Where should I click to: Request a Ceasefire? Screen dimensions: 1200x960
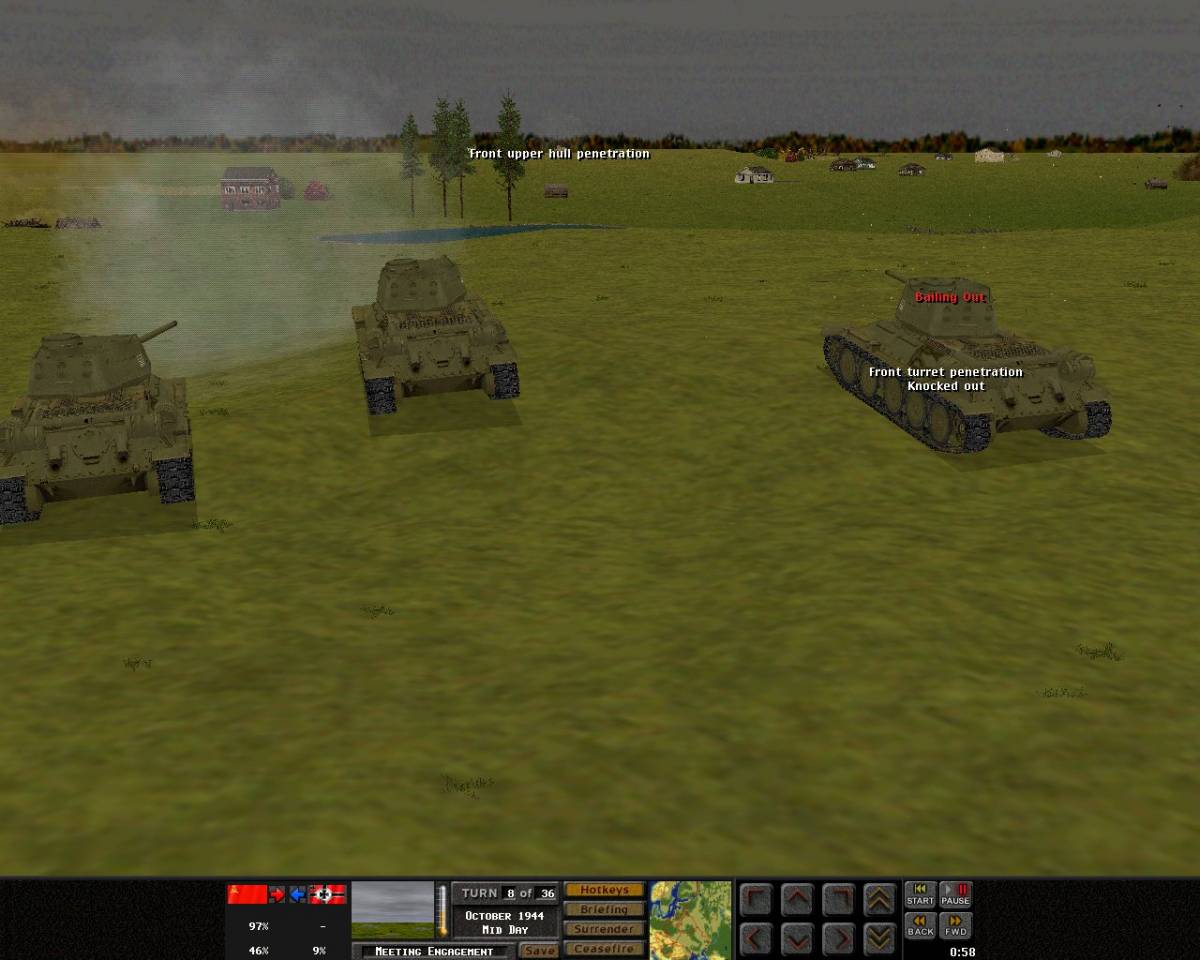(604, 949)
